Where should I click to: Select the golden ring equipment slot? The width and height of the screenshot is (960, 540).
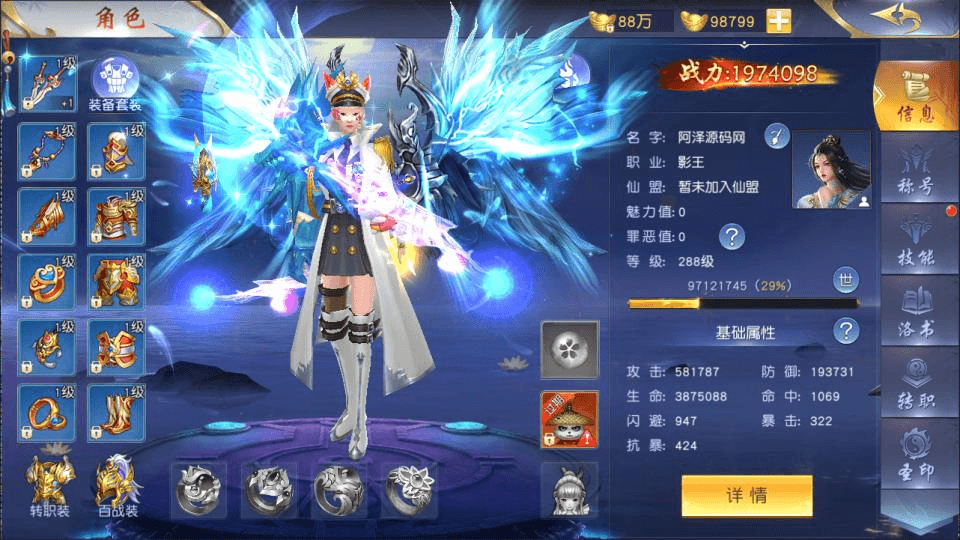47,413
